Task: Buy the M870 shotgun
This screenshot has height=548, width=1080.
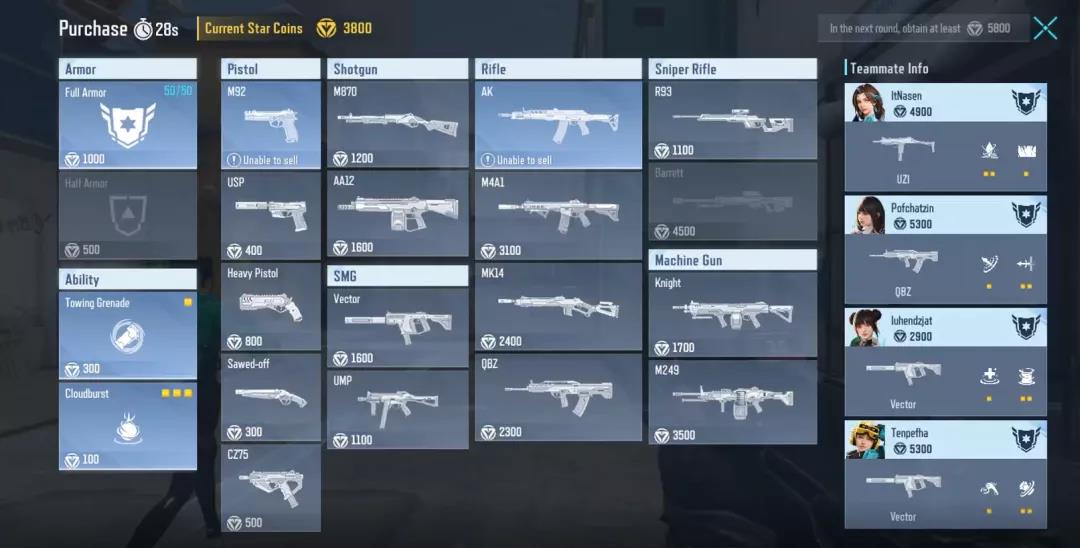Action: coord(398,125)
